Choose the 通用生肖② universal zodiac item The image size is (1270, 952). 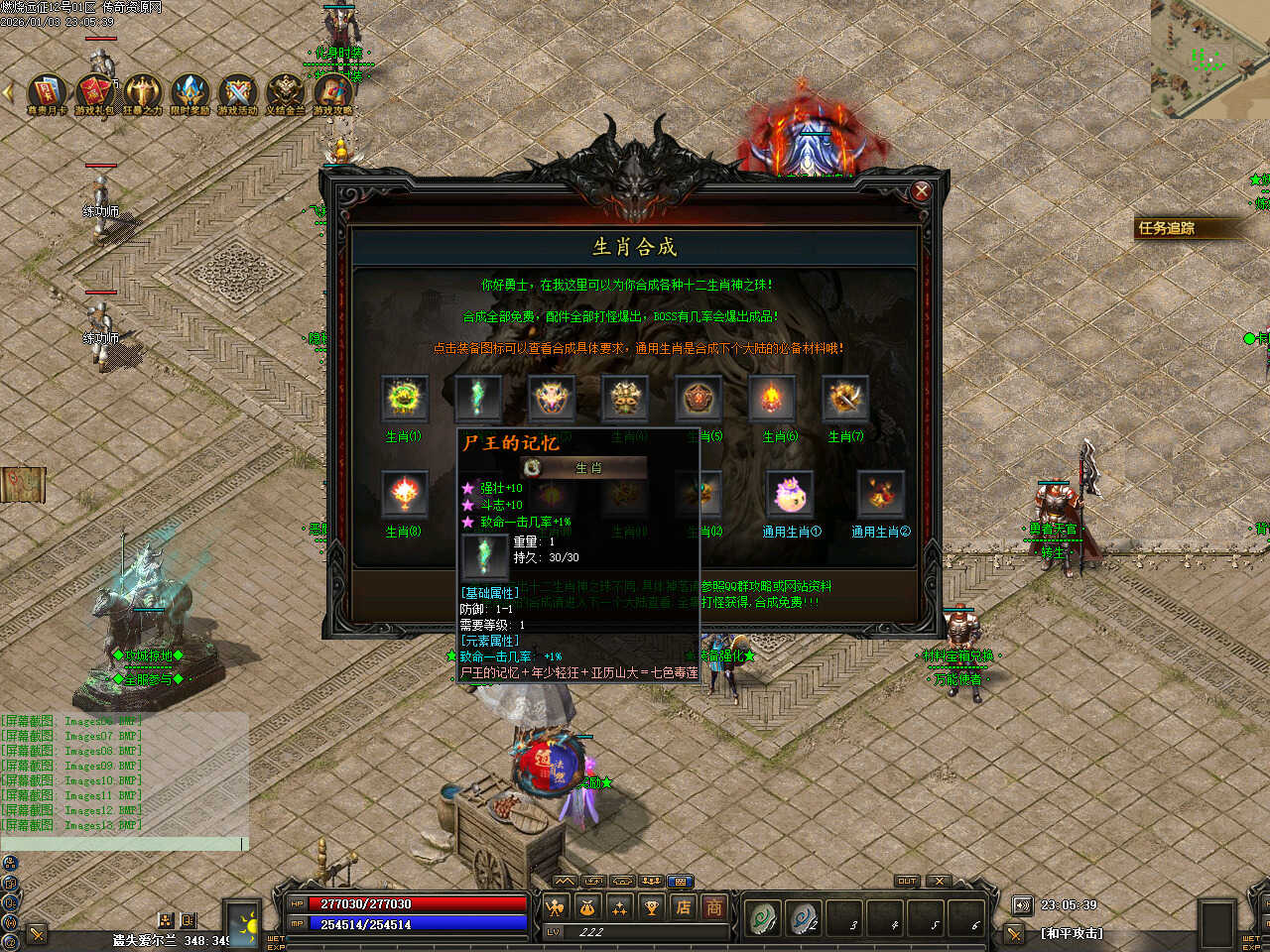click(880, 495)
